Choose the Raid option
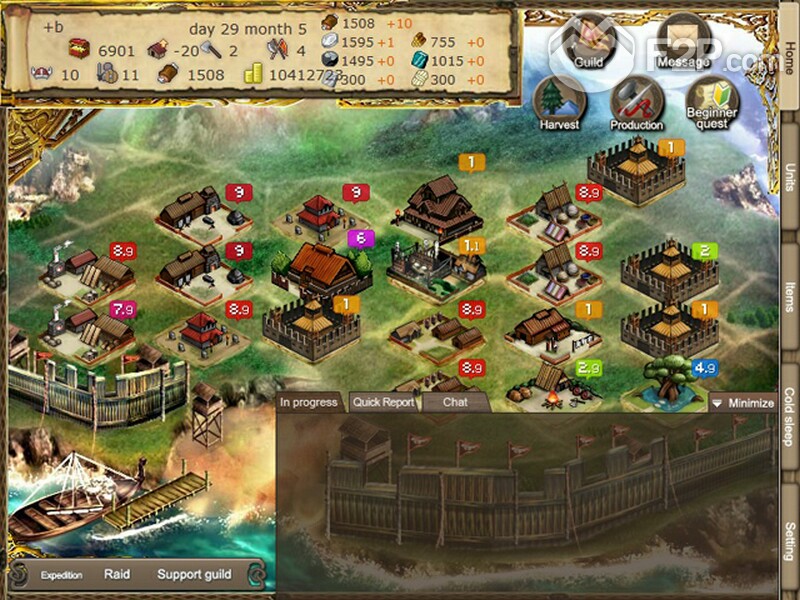 tap(117, 574)
